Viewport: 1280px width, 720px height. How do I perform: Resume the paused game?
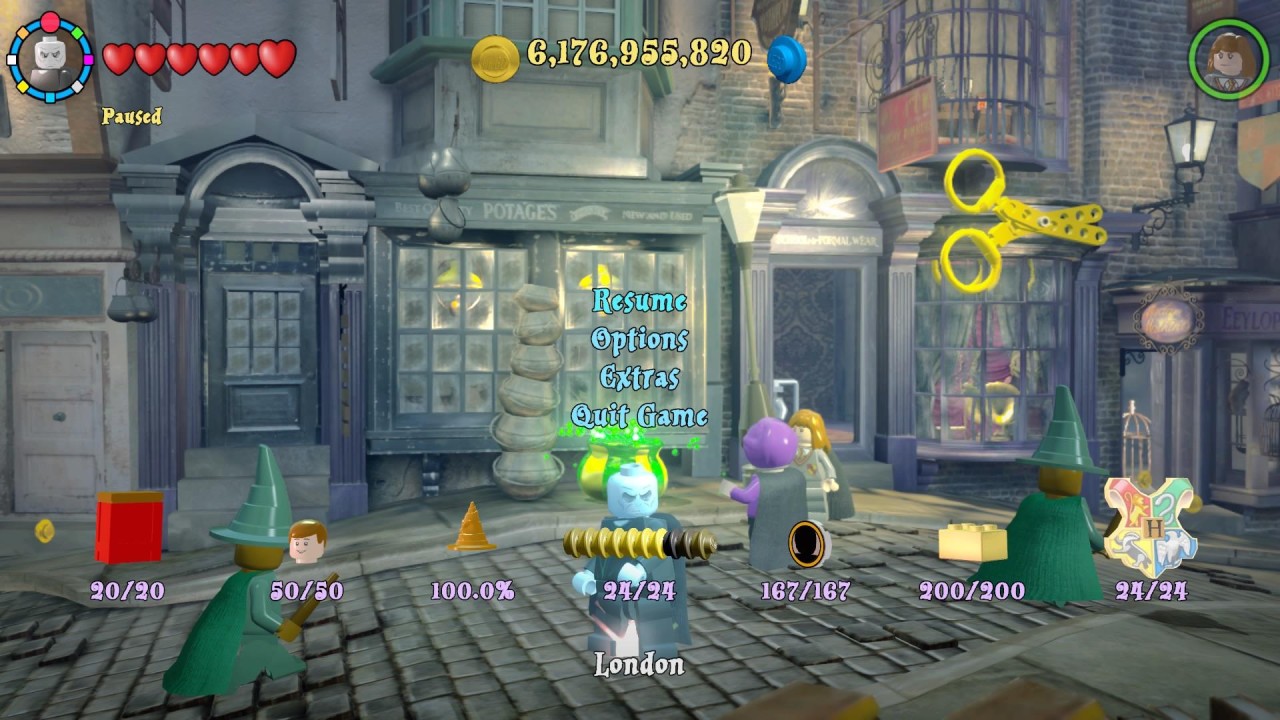click(x=639, y=301)
